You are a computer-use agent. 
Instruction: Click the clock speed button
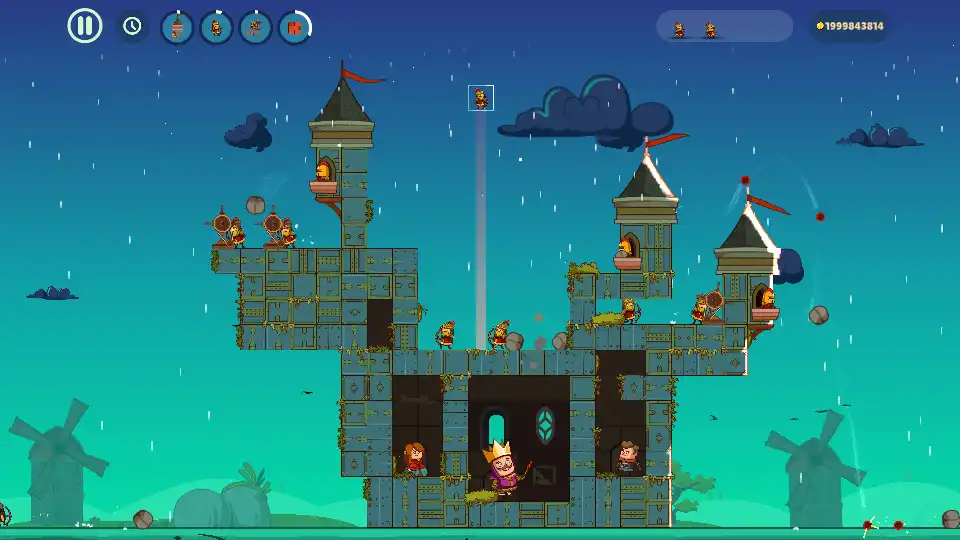point(132,26)
